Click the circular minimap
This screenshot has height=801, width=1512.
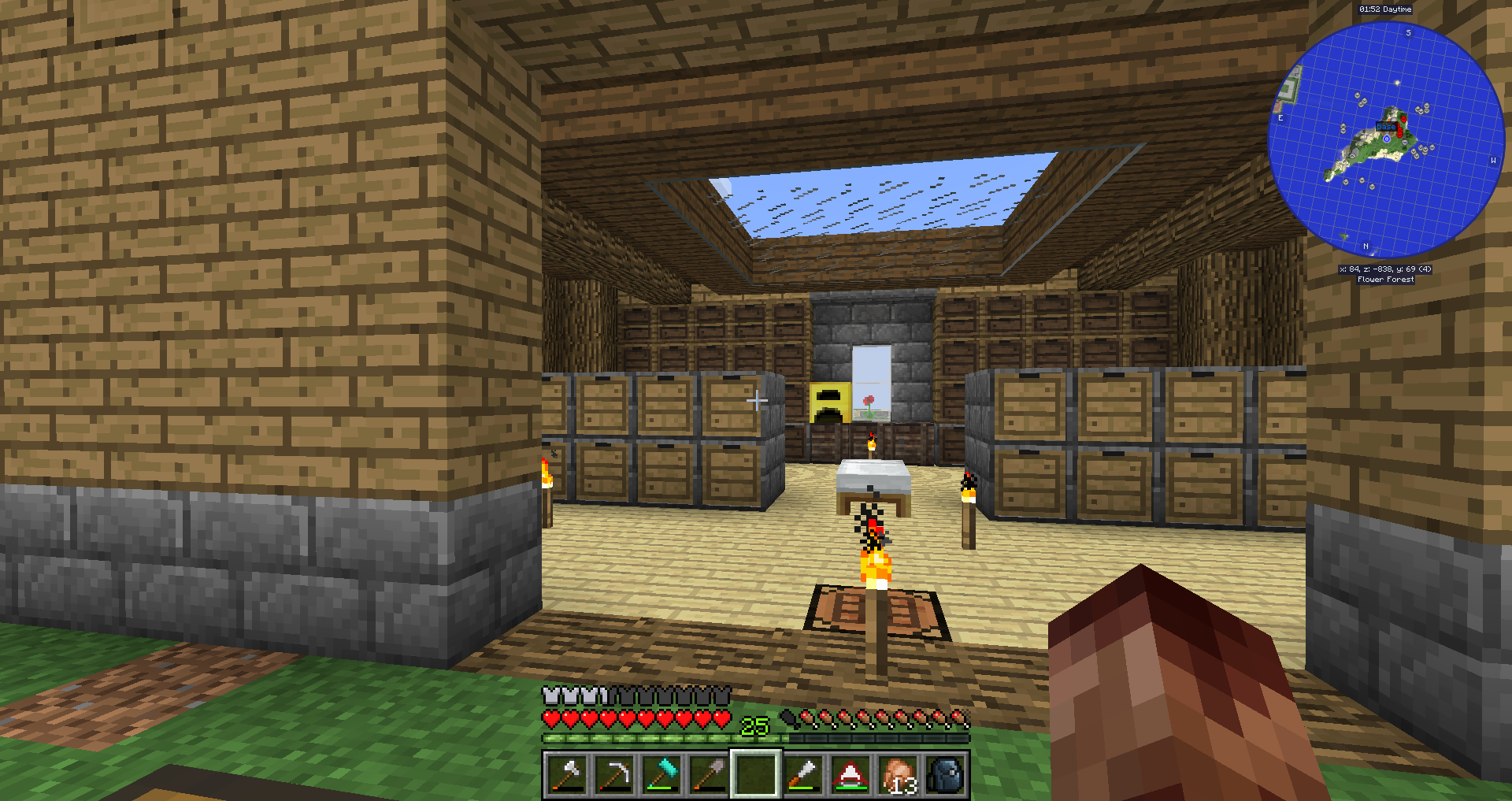coord(1386,139)
